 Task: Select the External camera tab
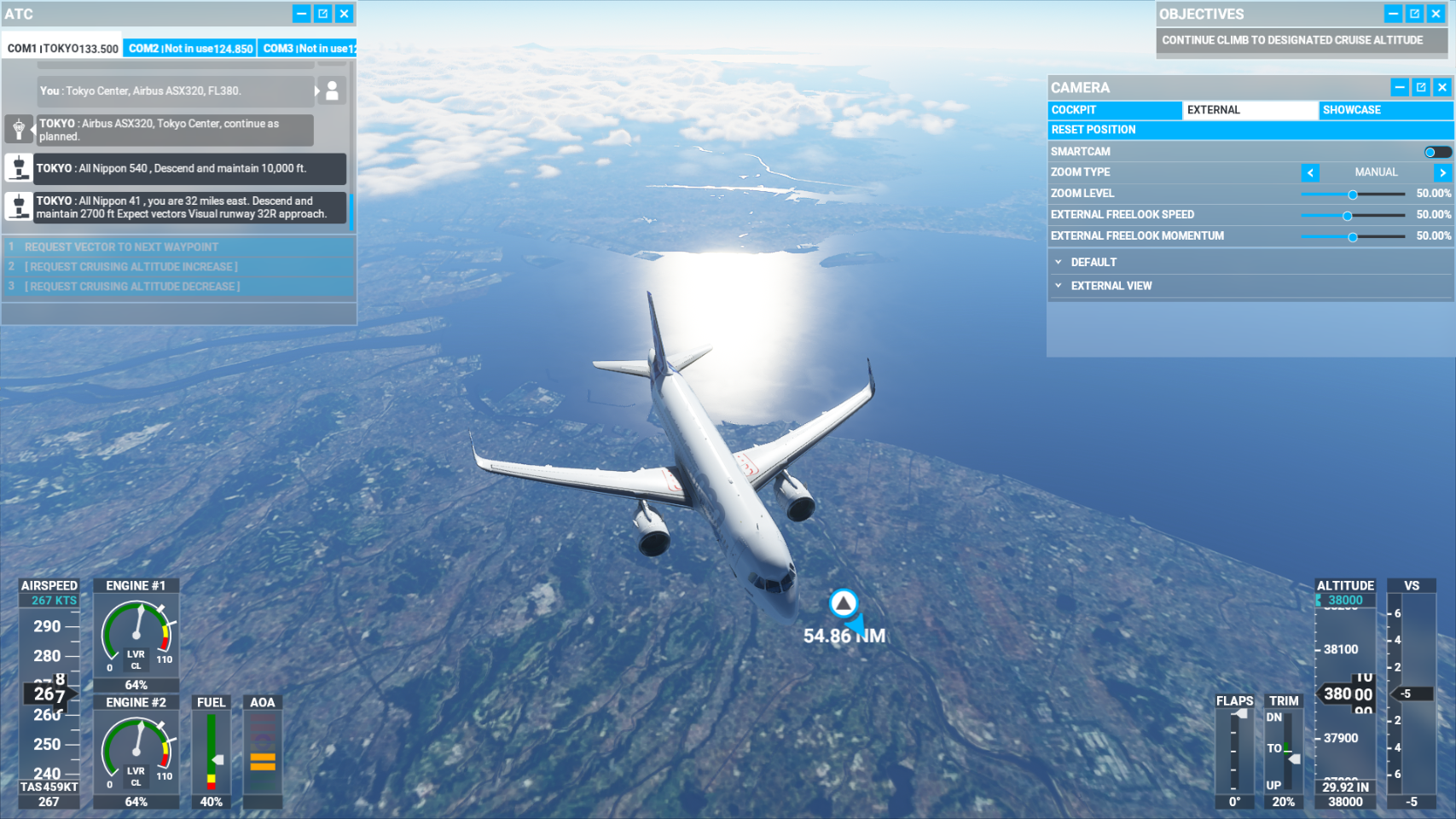pos(1250,110)
